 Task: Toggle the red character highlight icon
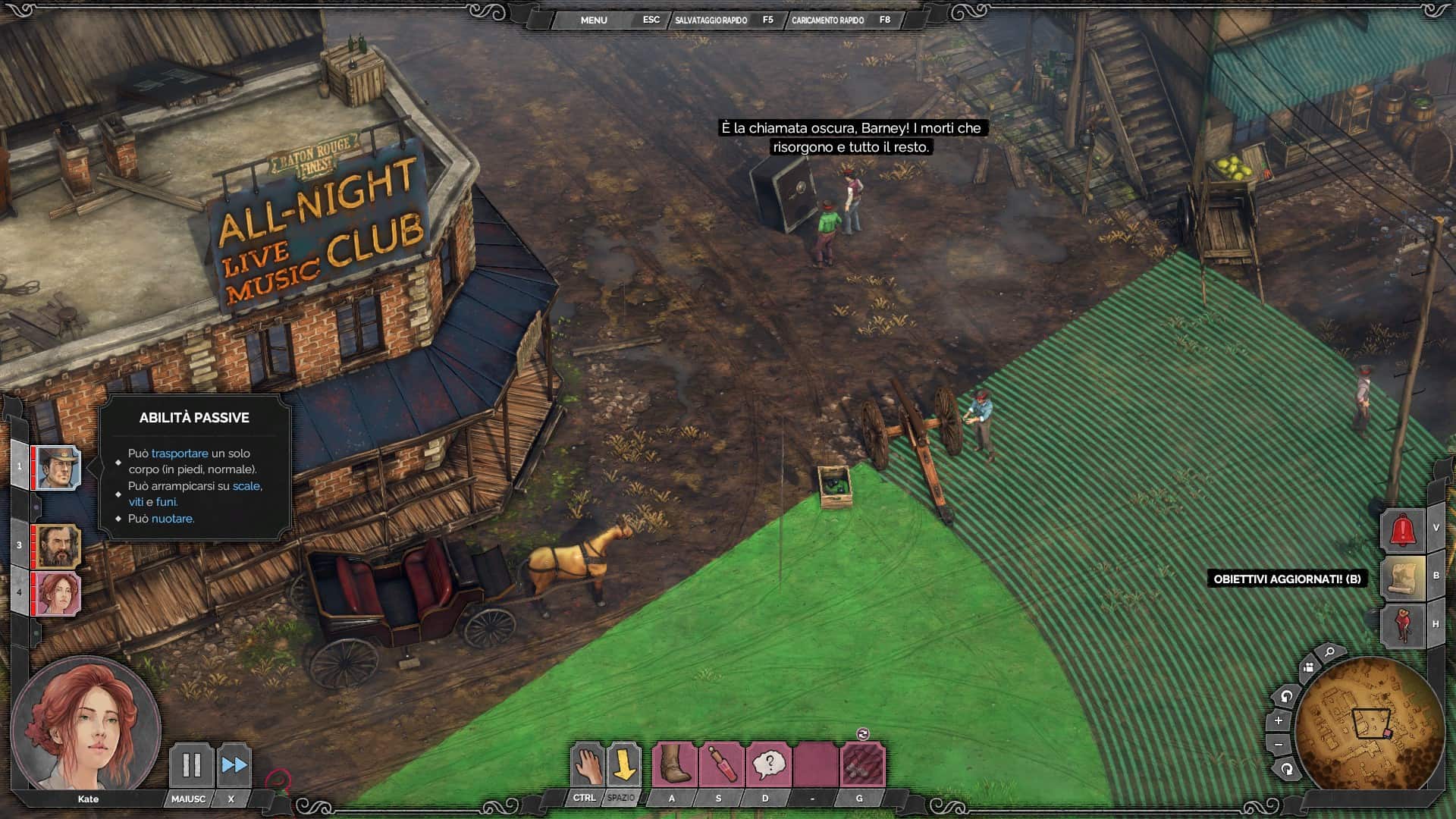(x=1402, y=625)
